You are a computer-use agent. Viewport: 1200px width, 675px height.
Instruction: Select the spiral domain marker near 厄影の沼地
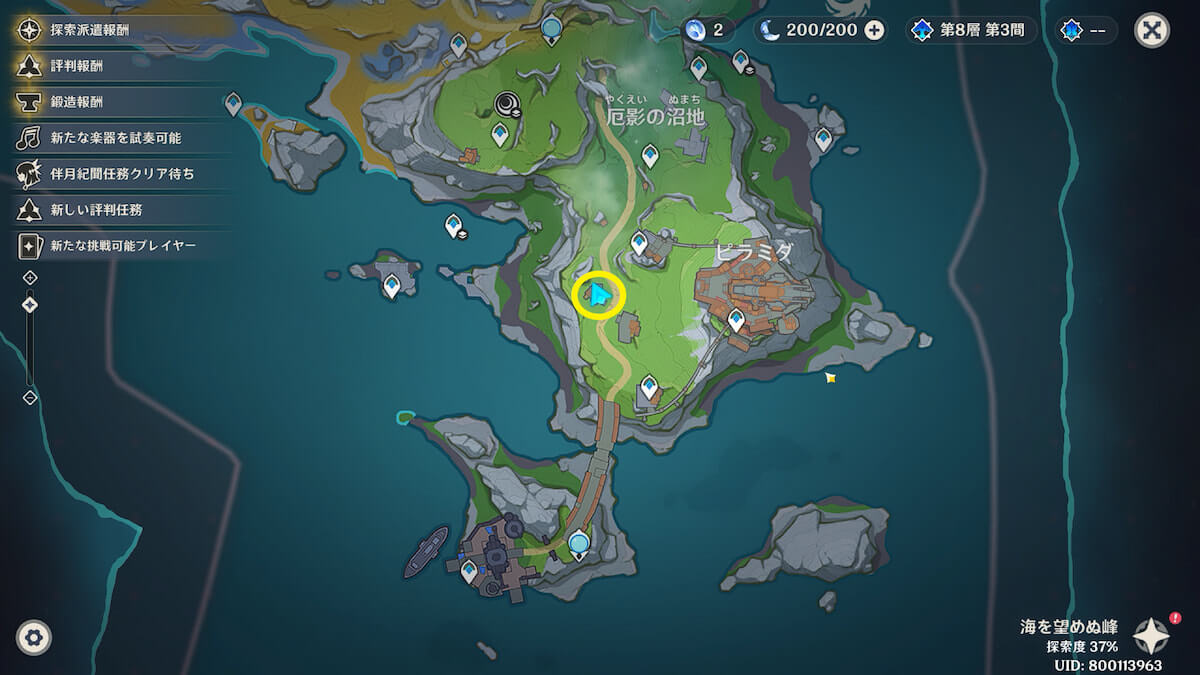[507, 103]
